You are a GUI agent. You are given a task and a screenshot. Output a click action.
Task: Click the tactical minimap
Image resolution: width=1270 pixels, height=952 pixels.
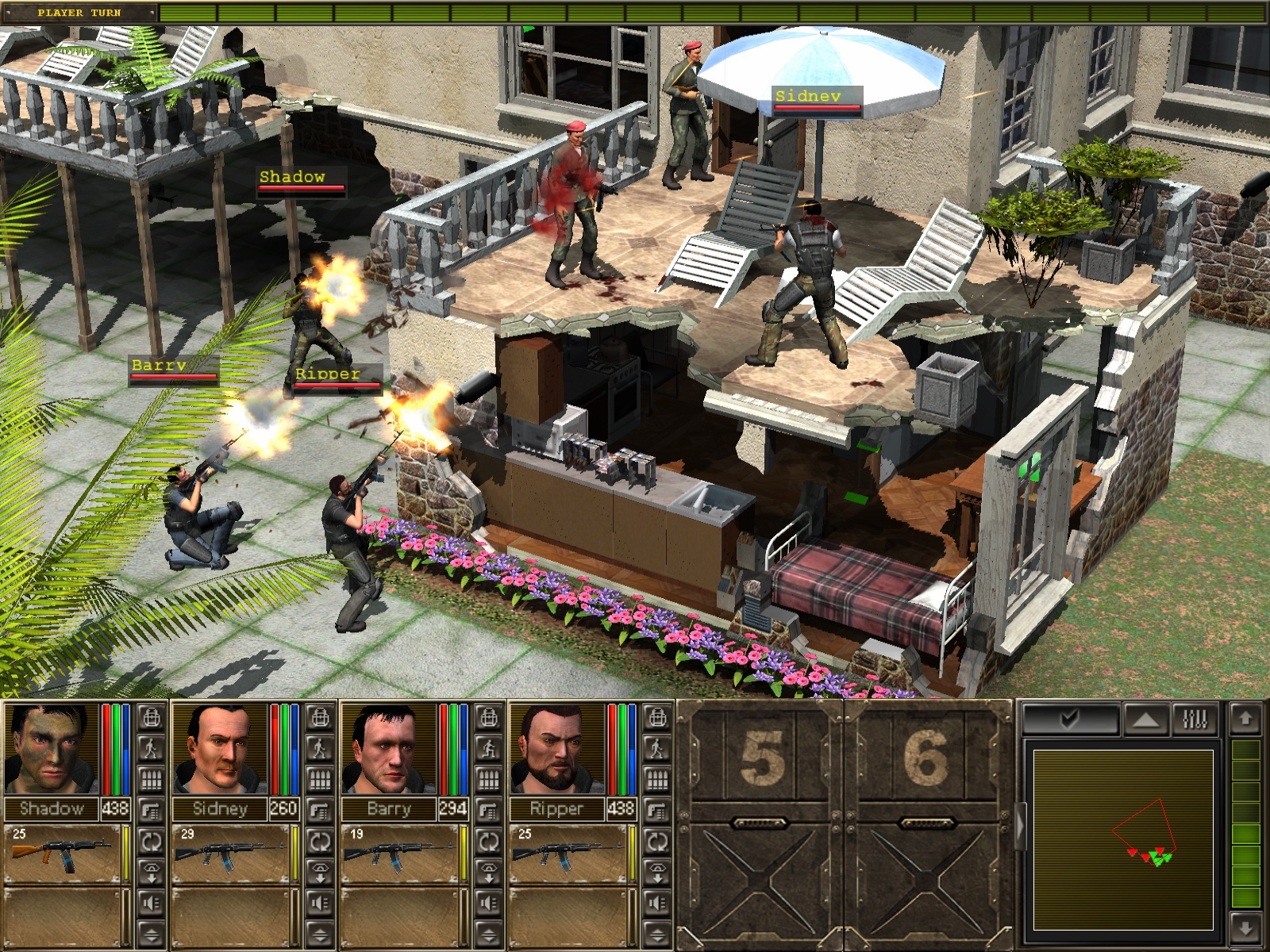[x=1123, y=839]
